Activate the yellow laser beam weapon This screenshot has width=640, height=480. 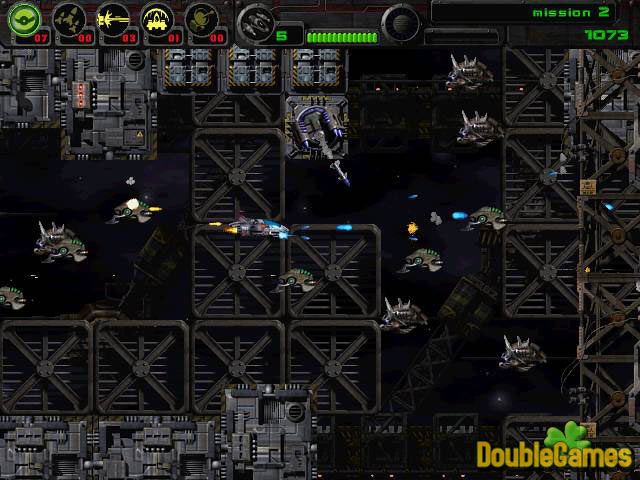tap(111, 19)
